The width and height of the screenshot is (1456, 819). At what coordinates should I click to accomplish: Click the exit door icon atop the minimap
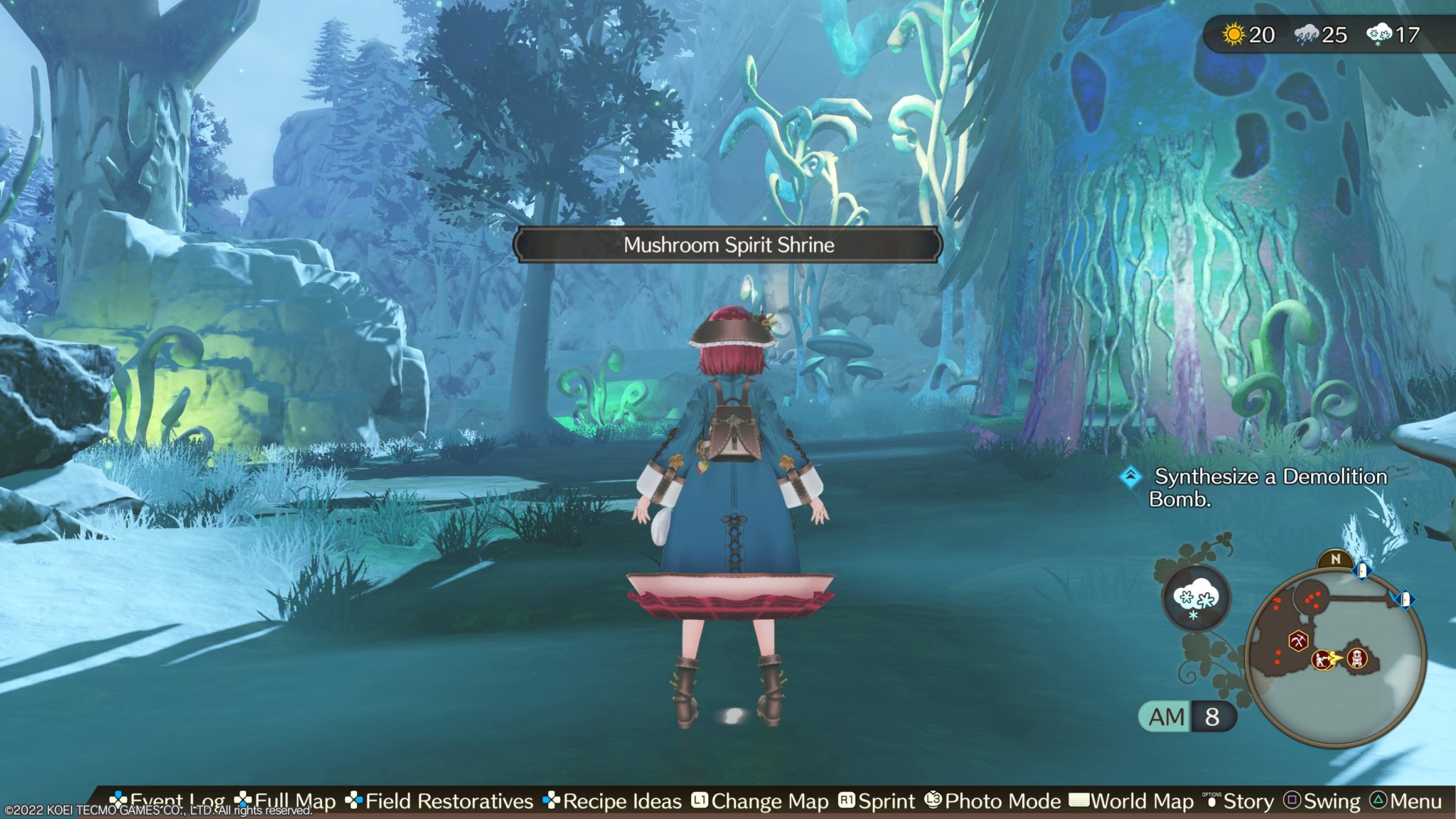click(x=1364, y=572)
